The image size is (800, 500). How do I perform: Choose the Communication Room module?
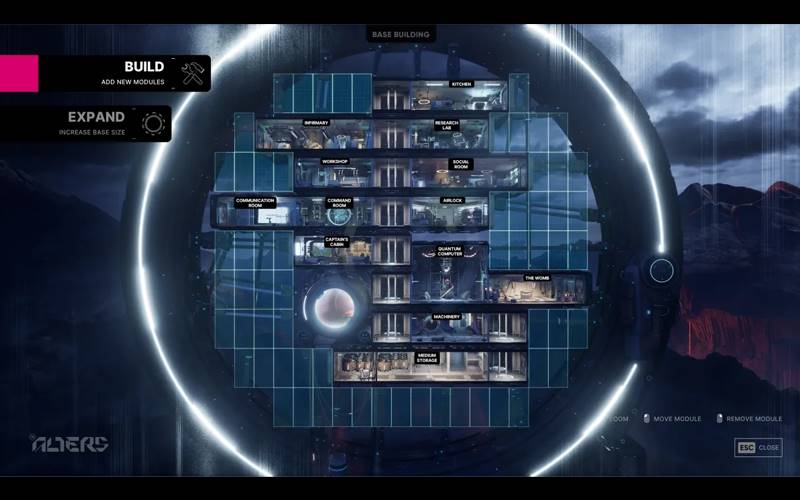(255, 211)
